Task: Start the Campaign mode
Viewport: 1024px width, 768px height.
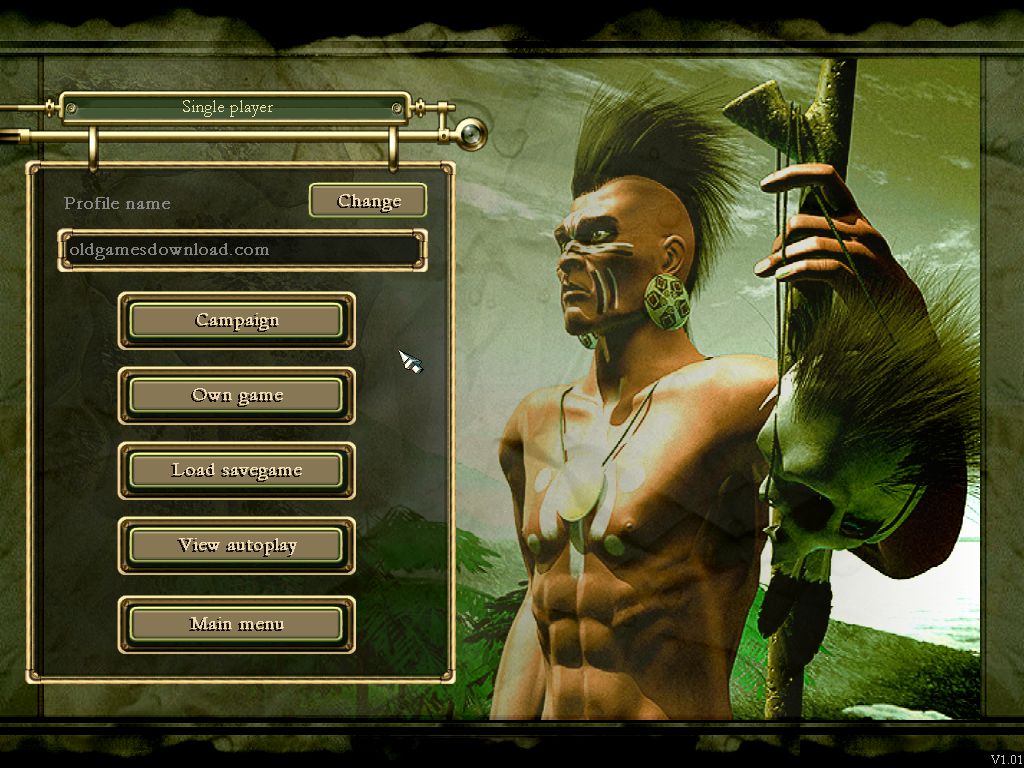Action: pyautogui.click(x=237, y=321)
